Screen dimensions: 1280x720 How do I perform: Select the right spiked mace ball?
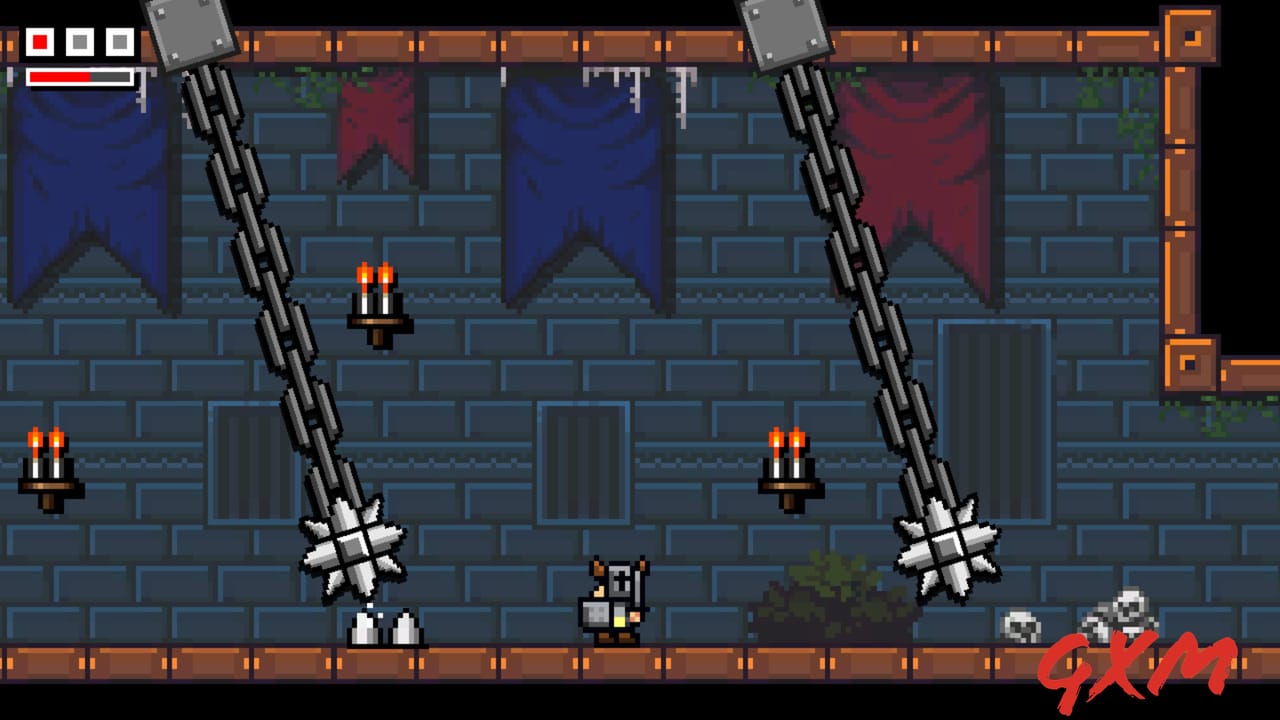point(945,545)
